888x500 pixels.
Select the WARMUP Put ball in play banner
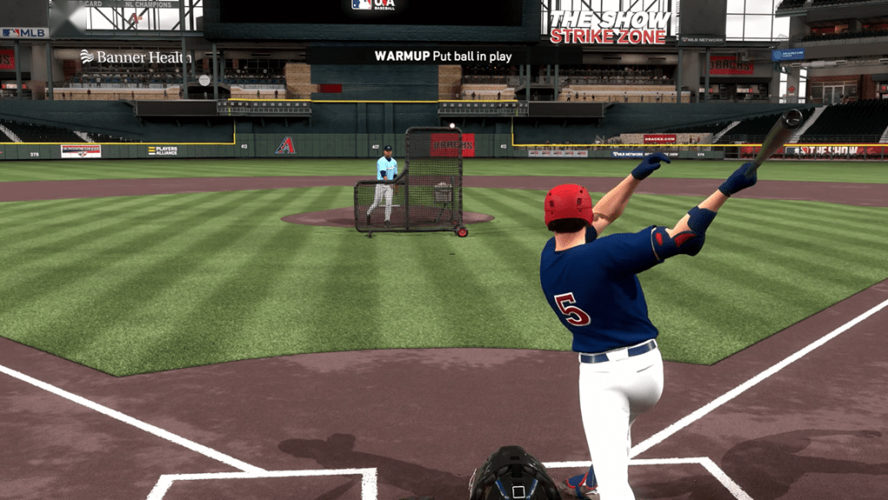[443, 56]
